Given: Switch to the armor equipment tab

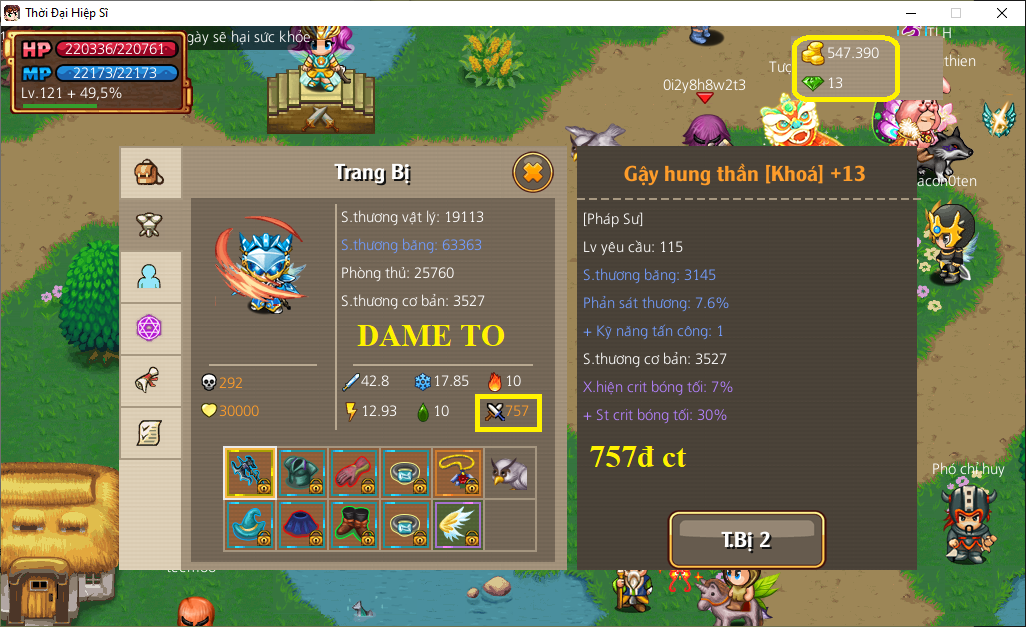Looking at the screenshot, I should (150, 225).
